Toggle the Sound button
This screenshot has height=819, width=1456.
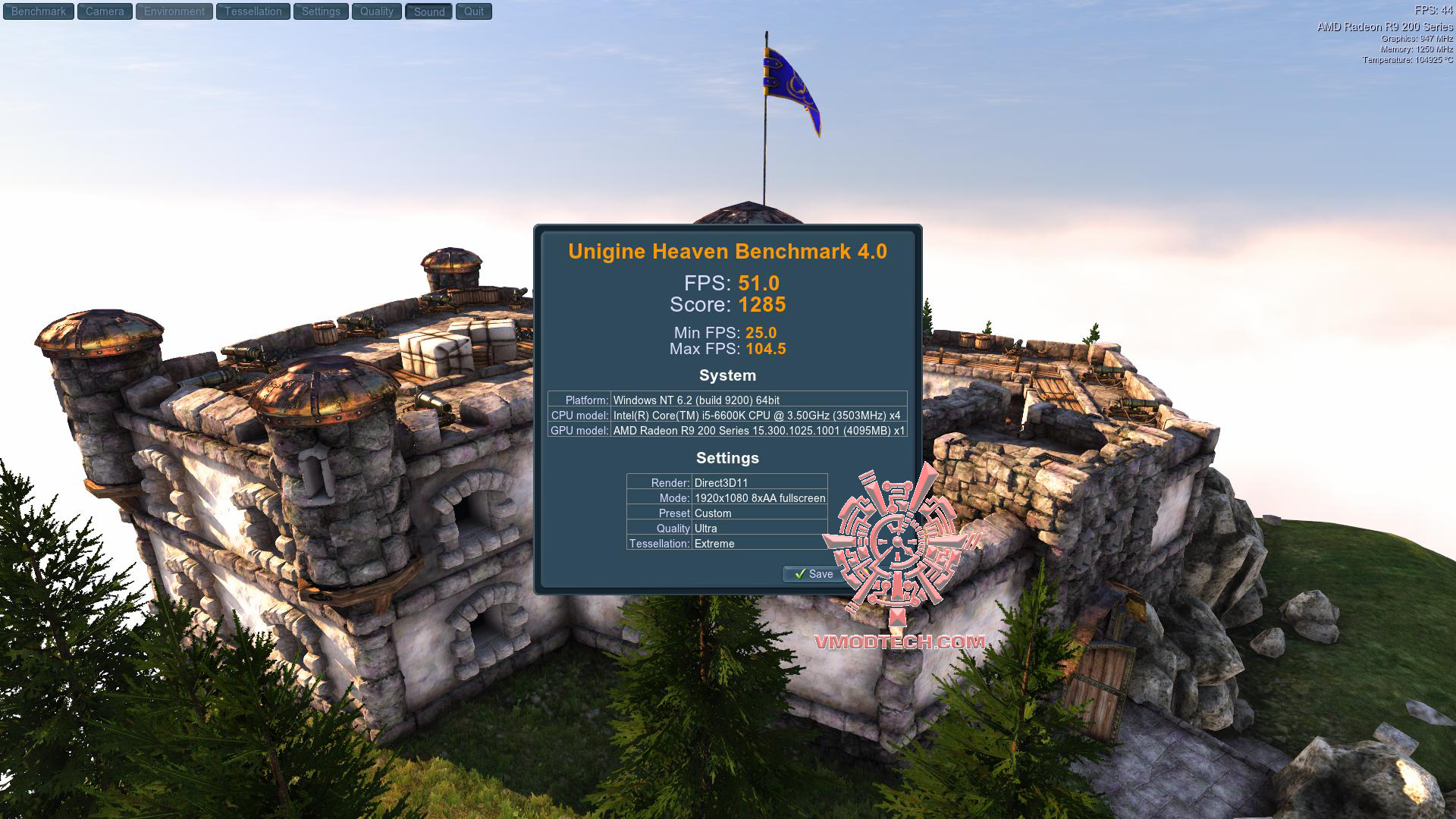pos(429,11)
